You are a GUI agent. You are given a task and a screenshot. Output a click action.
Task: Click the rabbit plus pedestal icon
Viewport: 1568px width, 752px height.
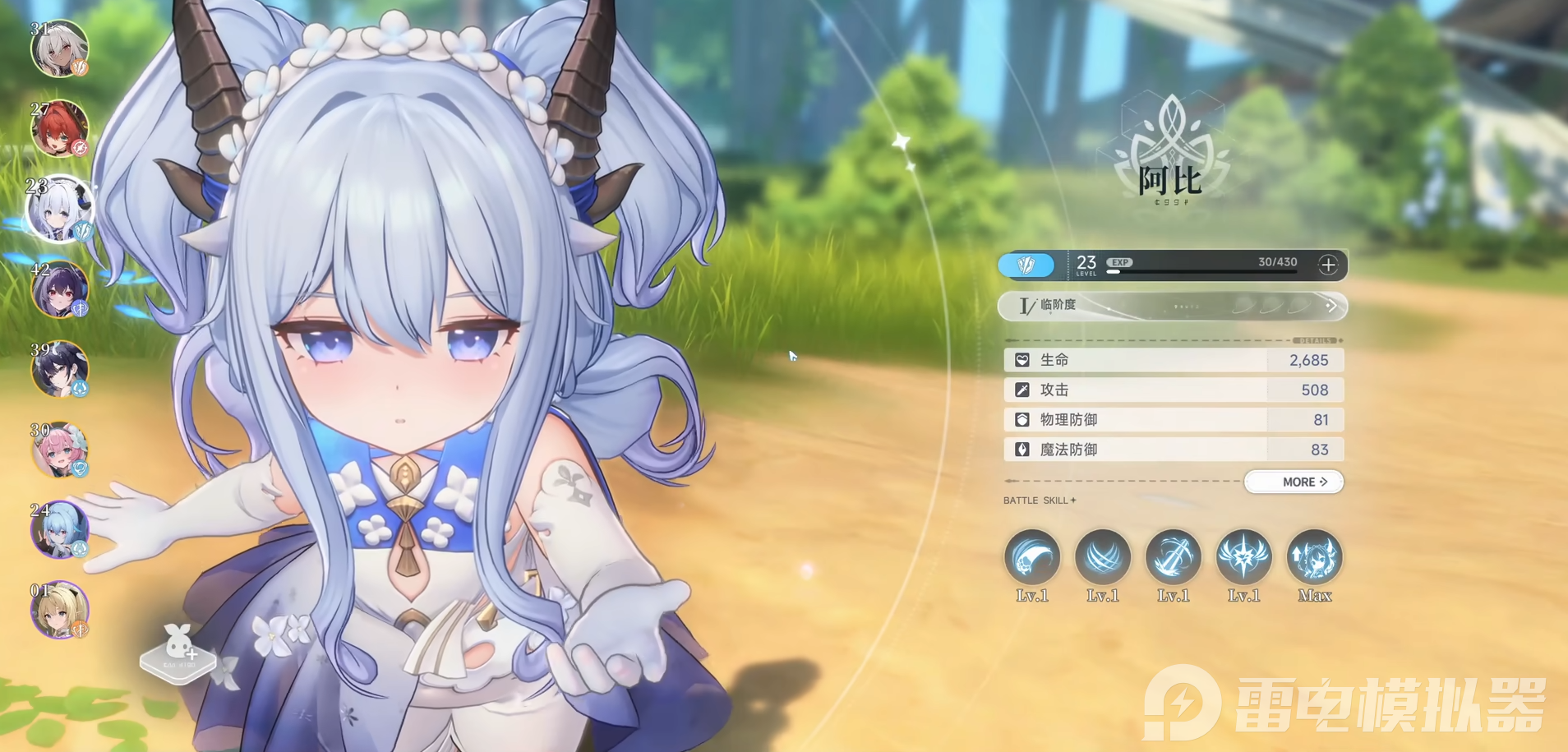pyautogui.click(x=178, y=653)
